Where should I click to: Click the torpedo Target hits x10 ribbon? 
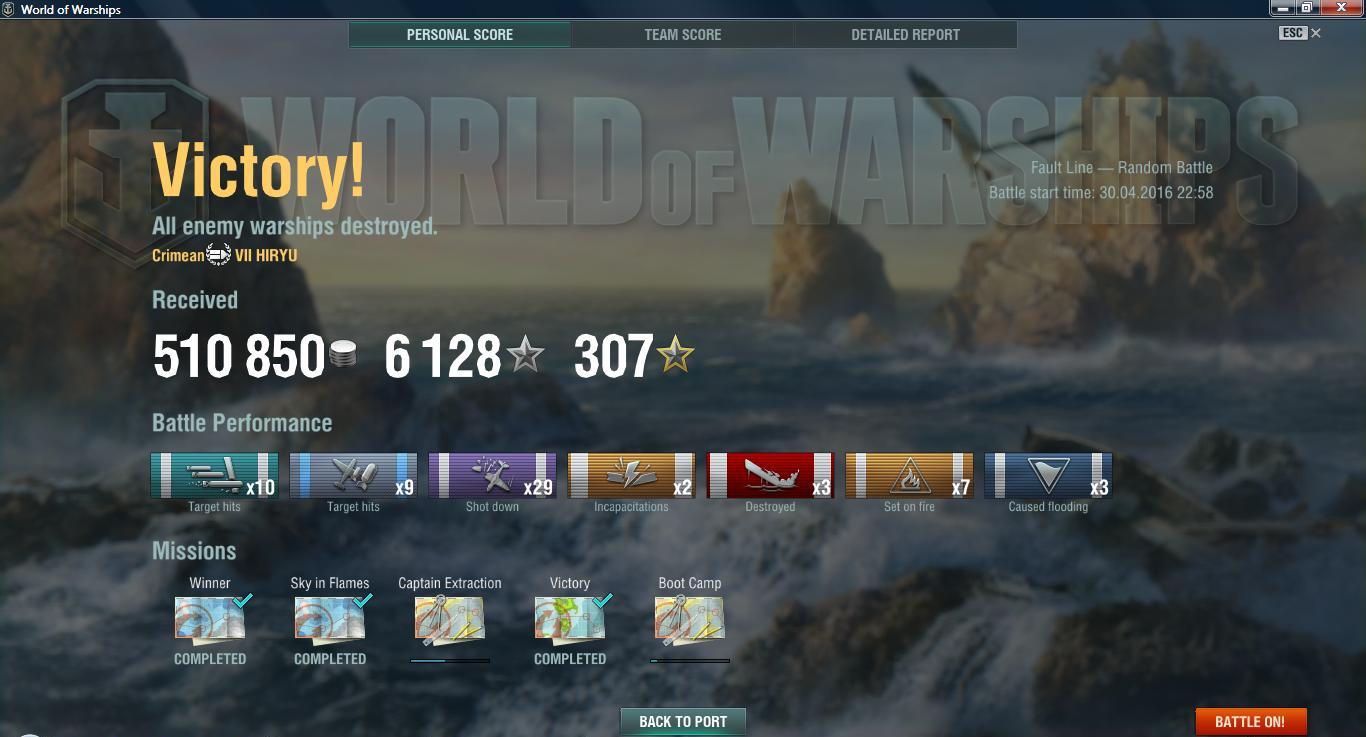(x=214, y=476)
